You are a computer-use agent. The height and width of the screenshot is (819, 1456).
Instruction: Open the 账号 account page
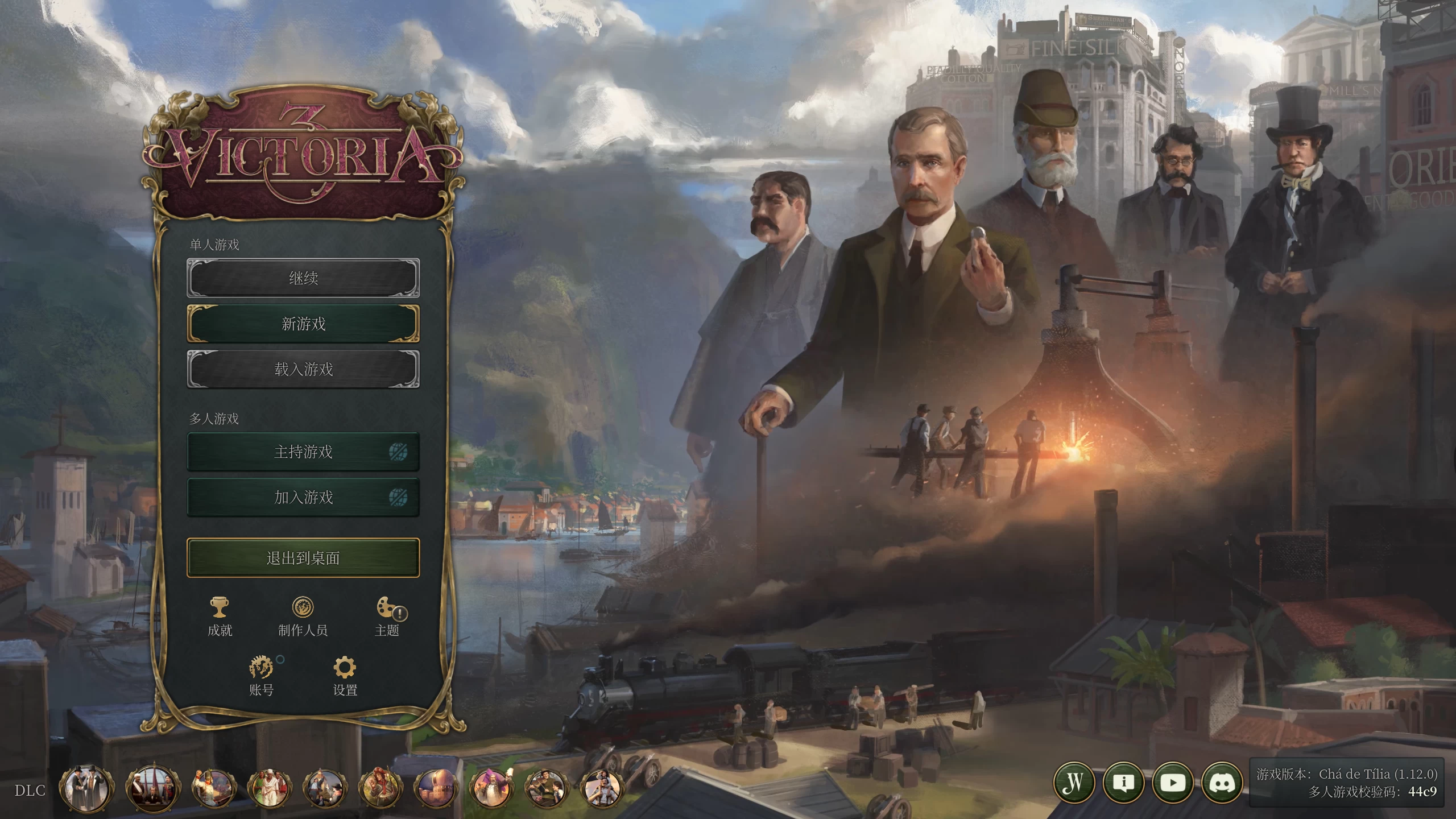point(261,675)
